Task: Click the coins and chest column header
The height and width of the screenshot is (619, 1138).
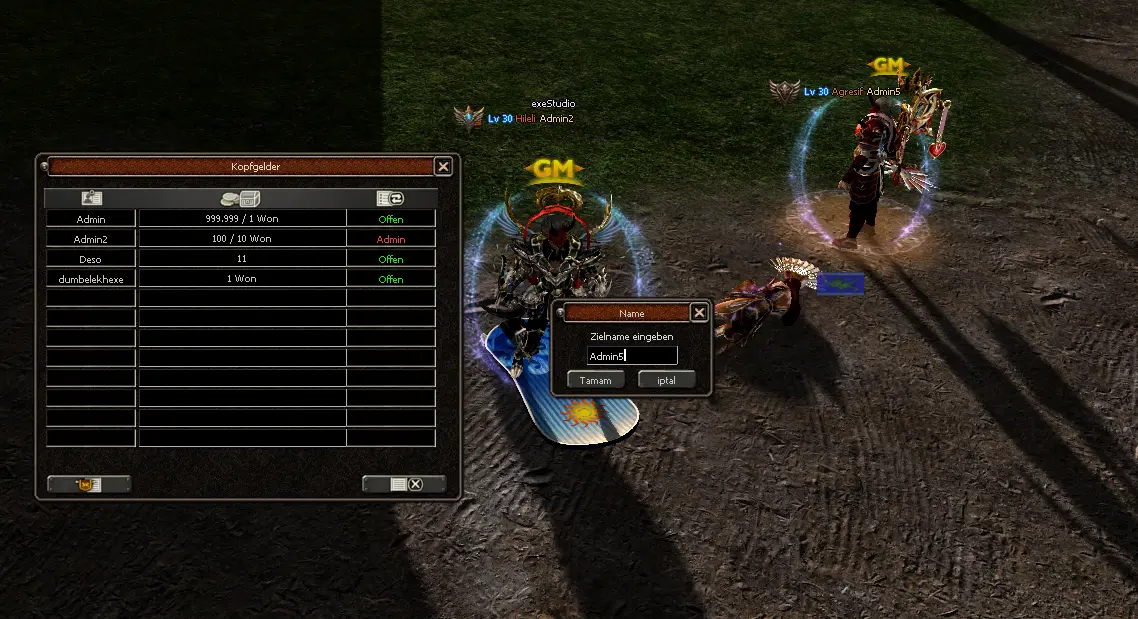Action: coord(242,198)
